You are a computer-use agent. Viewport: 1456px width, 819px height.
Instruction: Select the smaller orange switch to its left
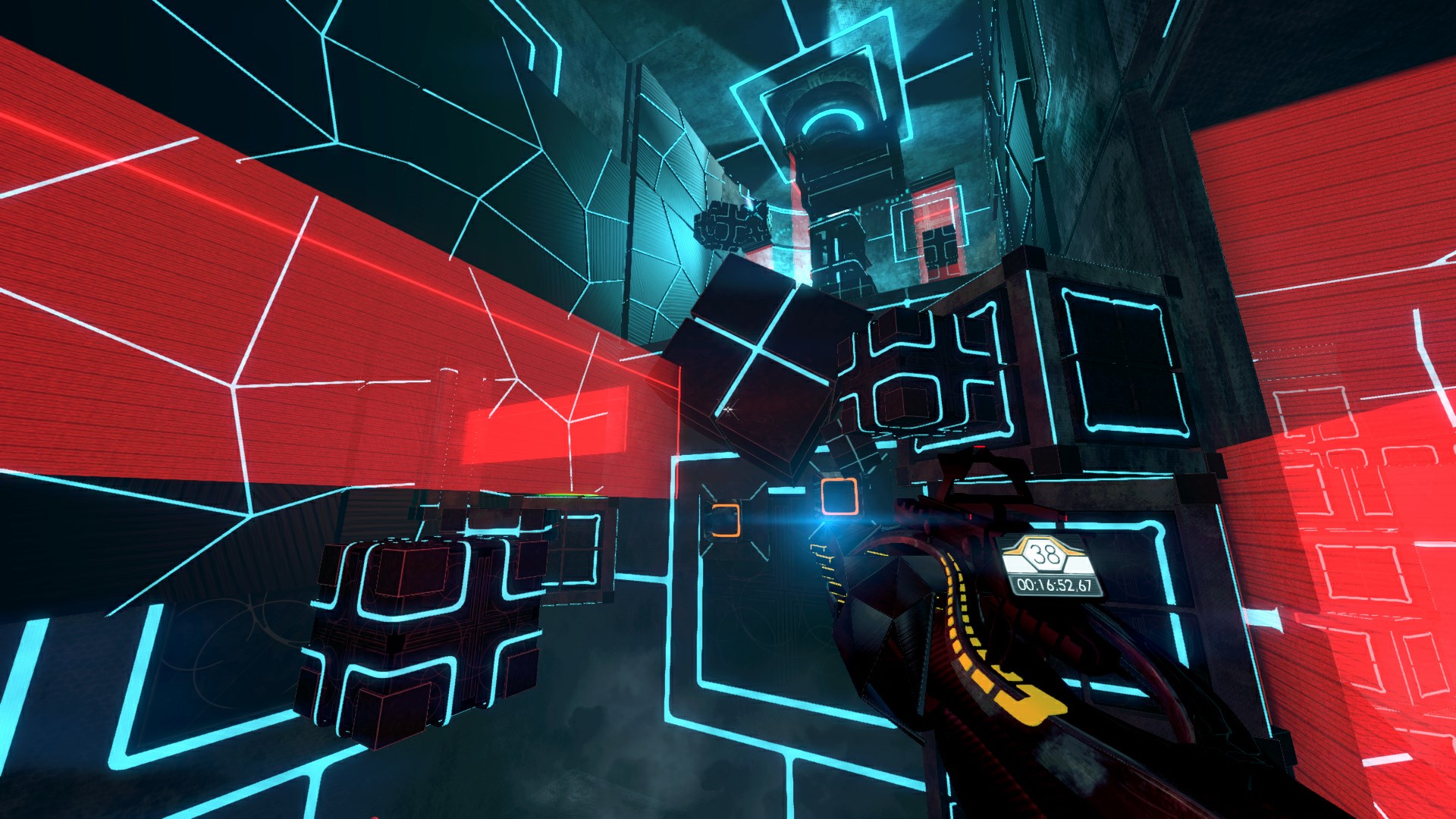(726, 522)
